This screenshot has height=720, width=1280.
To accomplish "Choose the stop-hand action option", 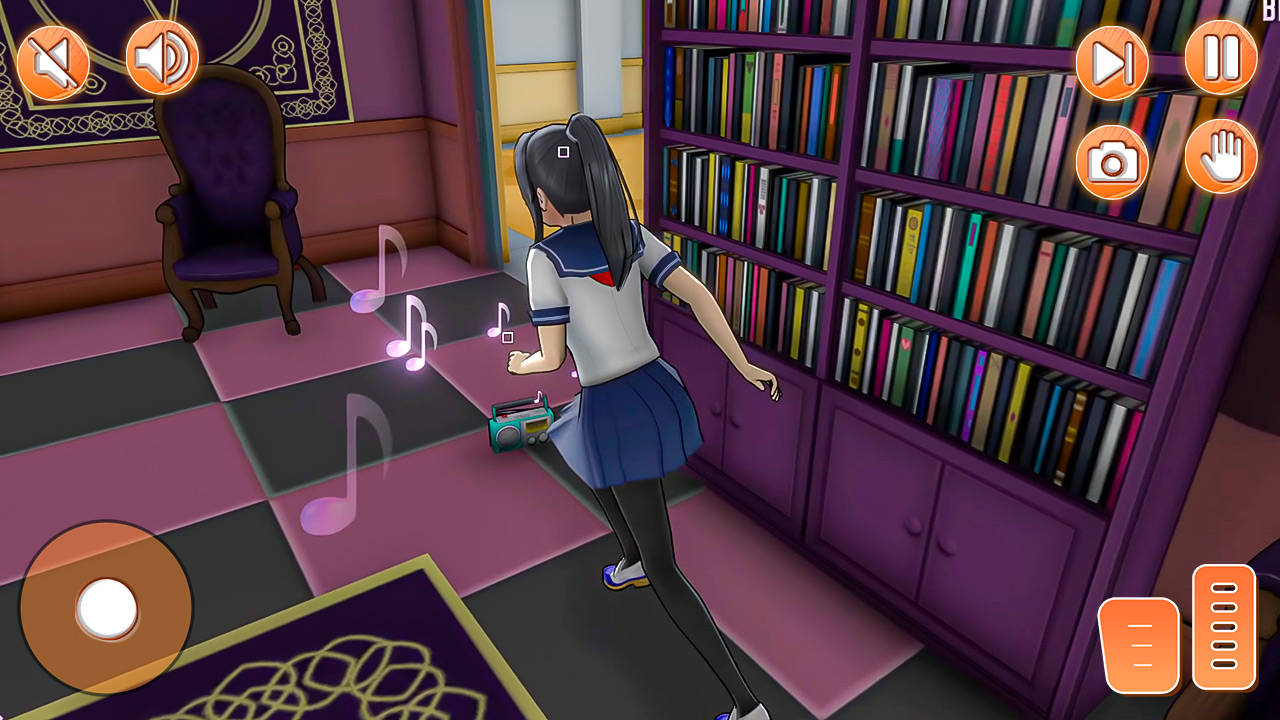I will (1219, 158).
